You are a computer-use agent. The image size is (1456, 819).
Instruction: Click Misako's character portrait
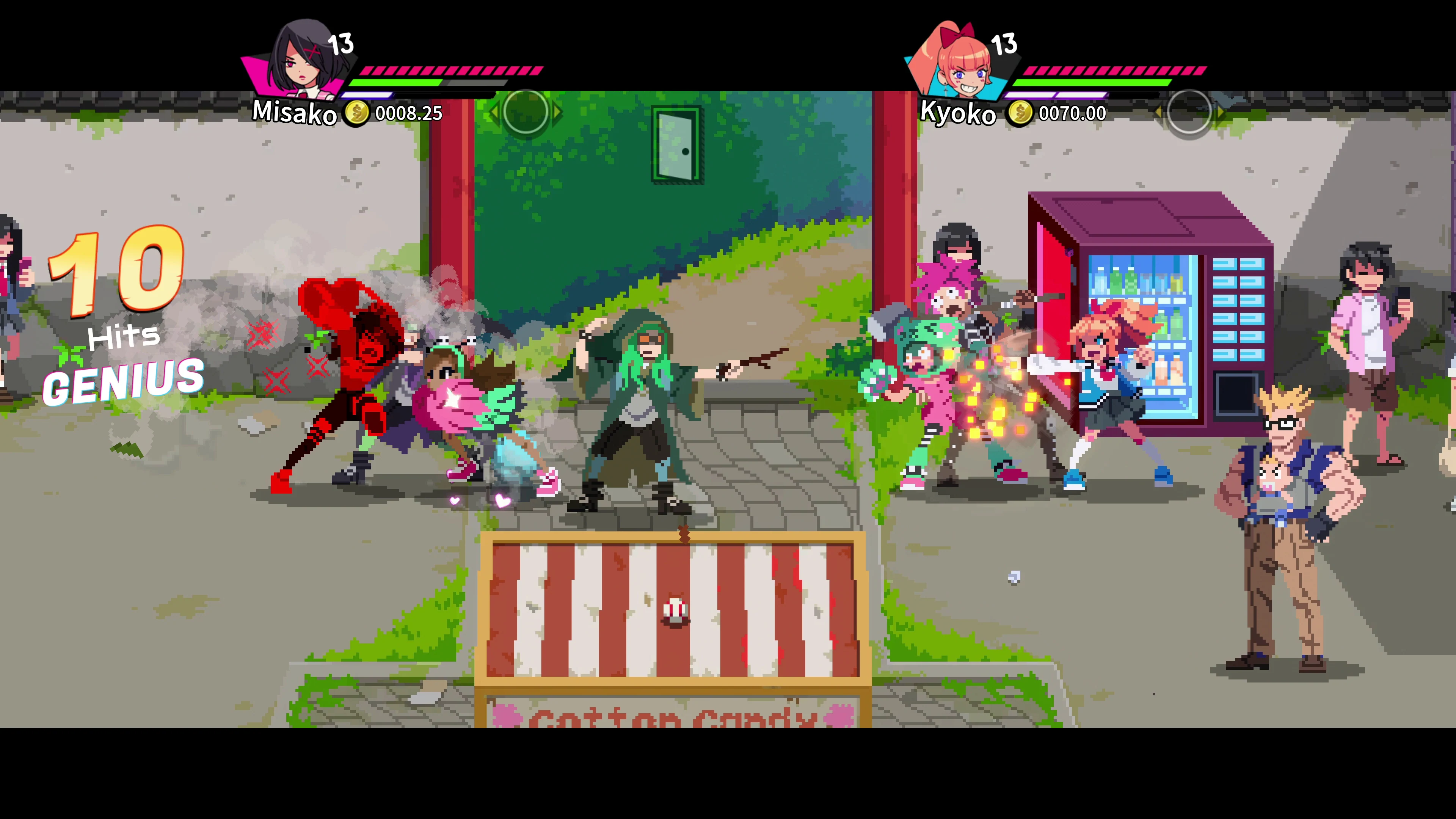coord(300,62)
